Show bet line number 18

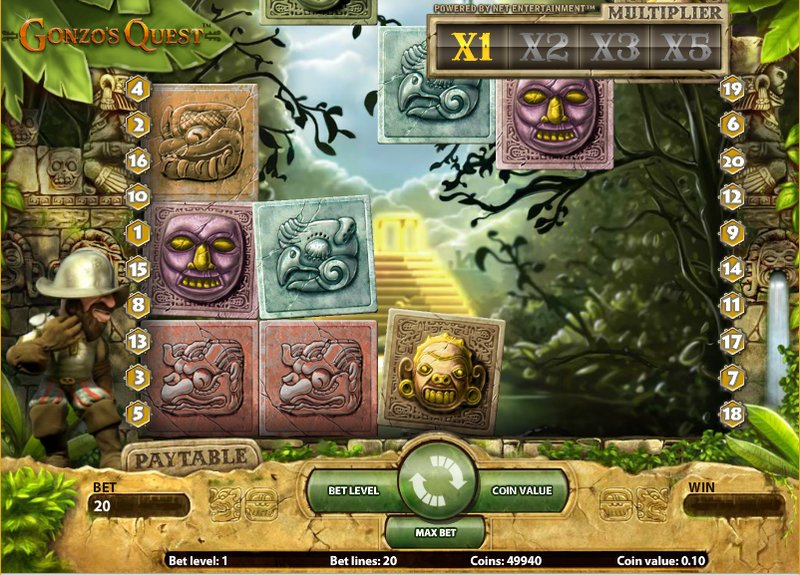click(x=732, y=411)
